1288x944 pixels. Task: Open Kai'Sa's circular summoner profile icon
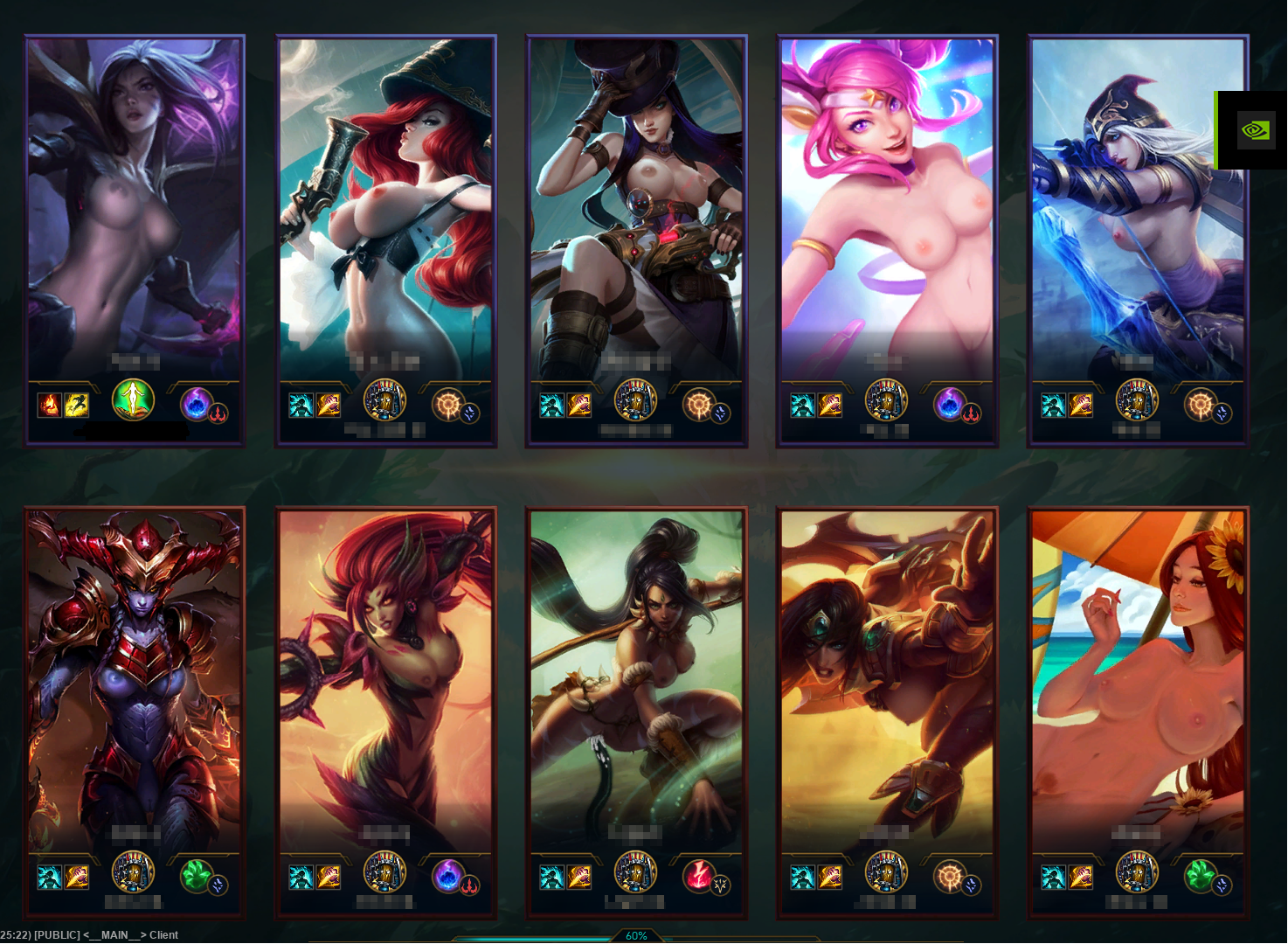133,399
